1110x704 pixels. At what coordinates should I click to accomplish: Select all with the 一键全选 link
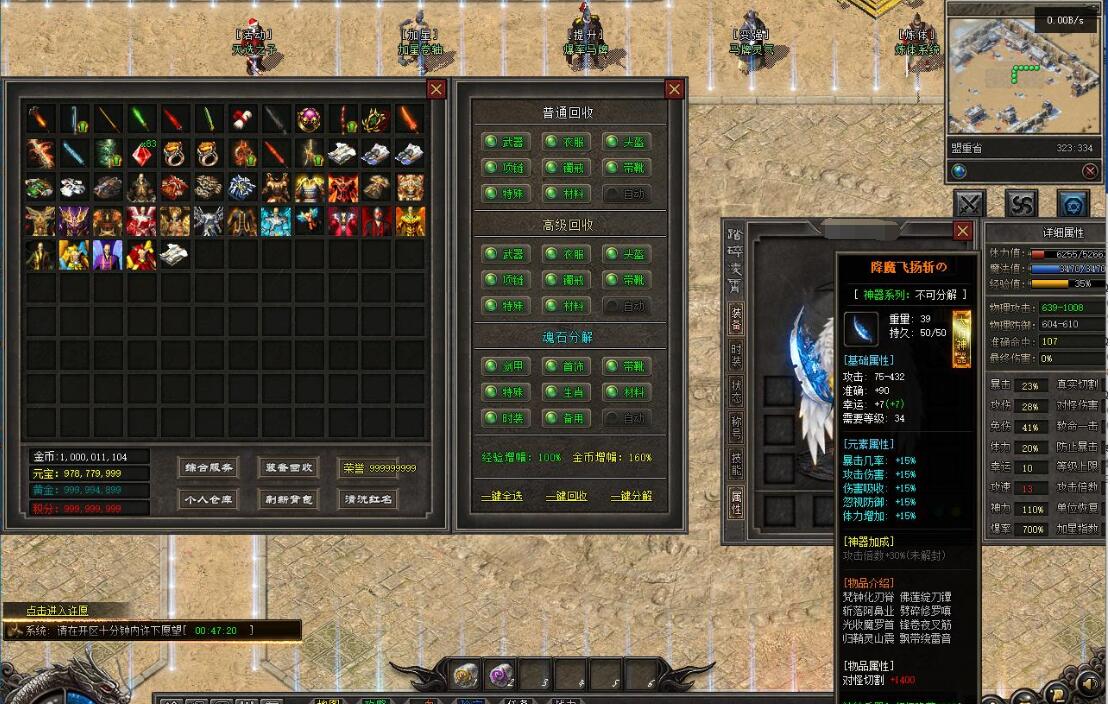click(x=502, y=496)
